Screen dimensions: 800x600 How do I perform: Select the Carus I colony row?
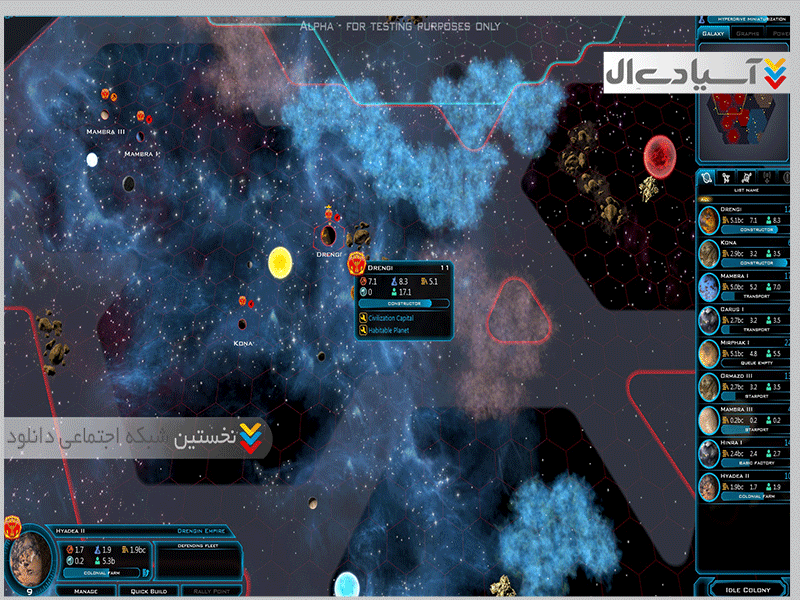(745, 318)
